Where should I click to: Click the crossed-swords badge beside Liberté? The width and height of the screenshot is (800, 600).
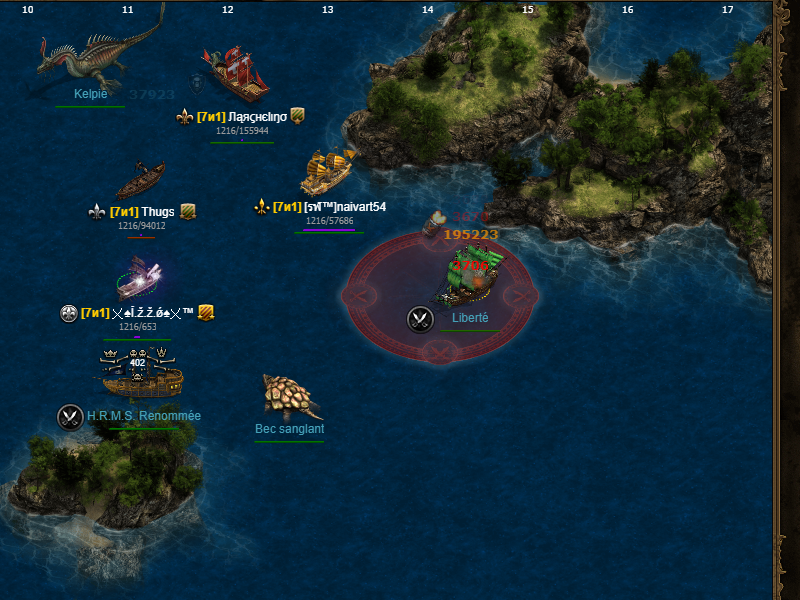tap(420, 319)
